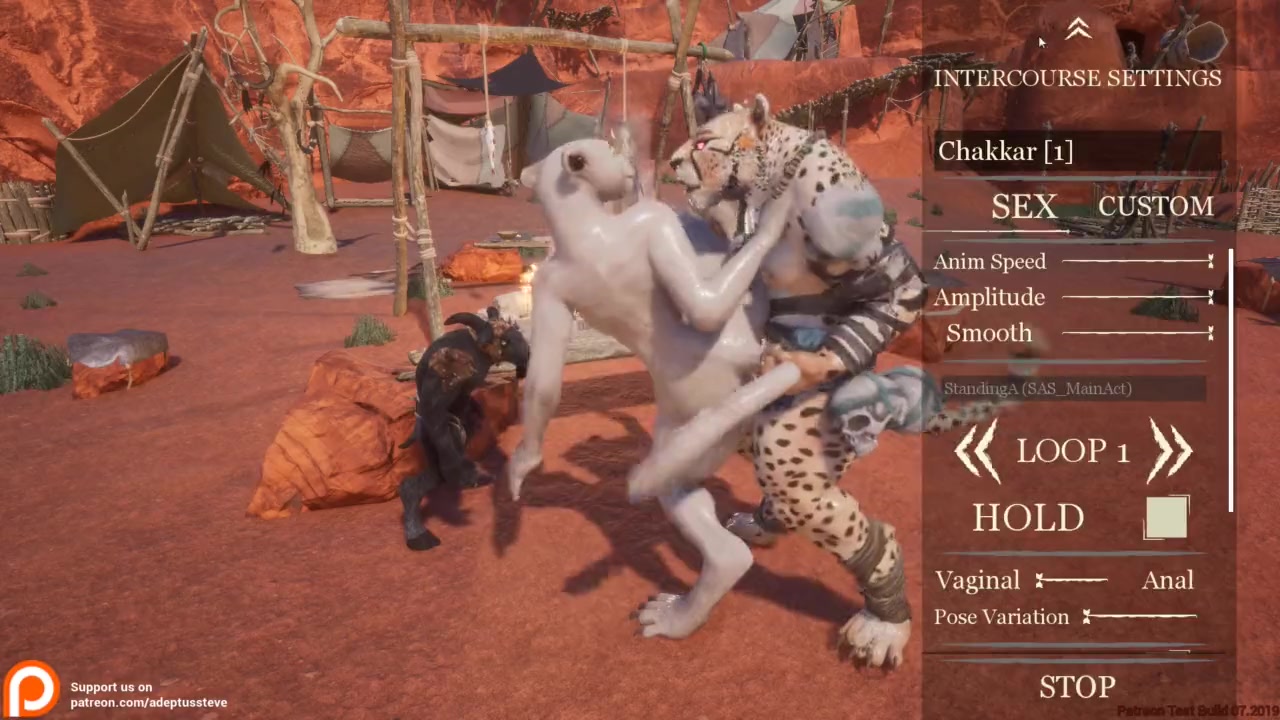Go to the previous loop with left arrows
This screenshot has height=720, width=1280.
(x=977, y=451)
